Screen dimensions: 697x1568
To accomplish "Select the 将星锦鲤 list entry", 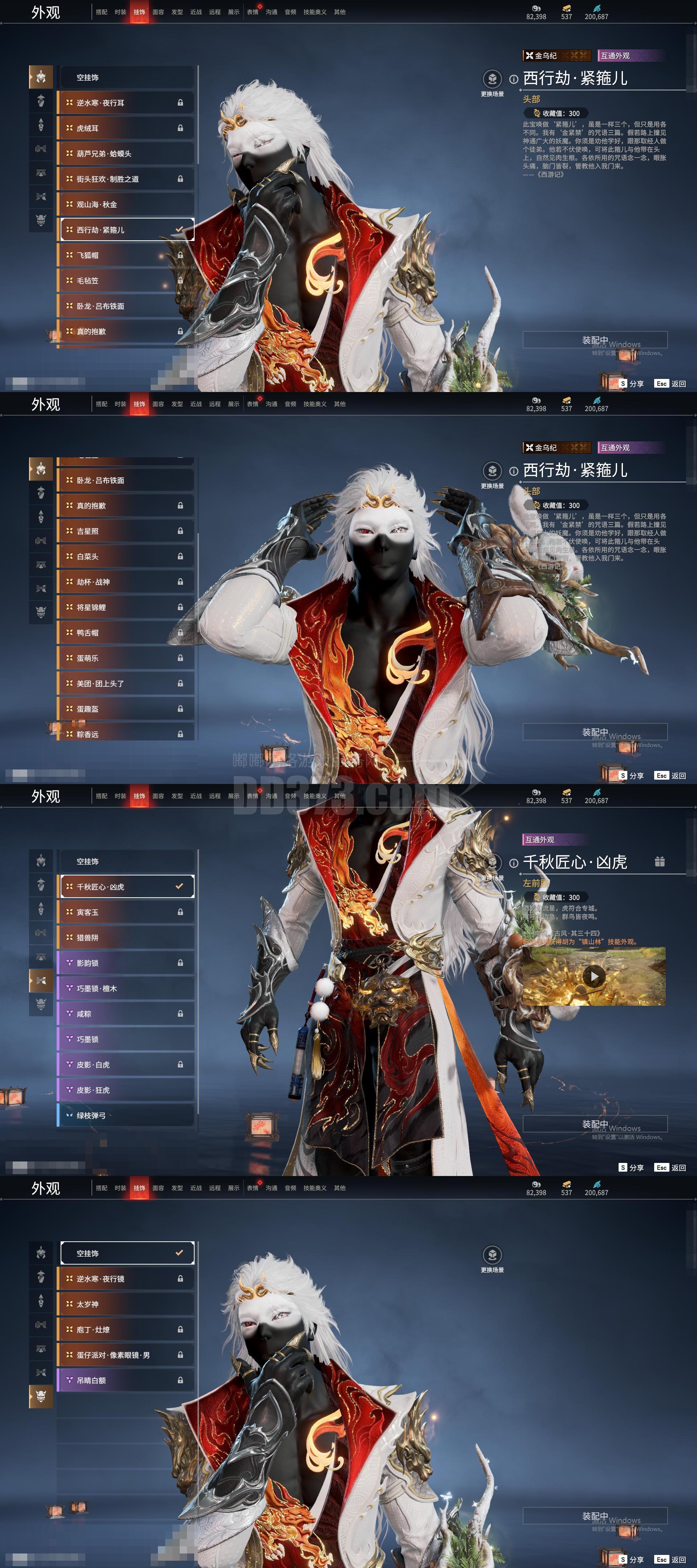I will pyautogui.click(x=126, y=608).
